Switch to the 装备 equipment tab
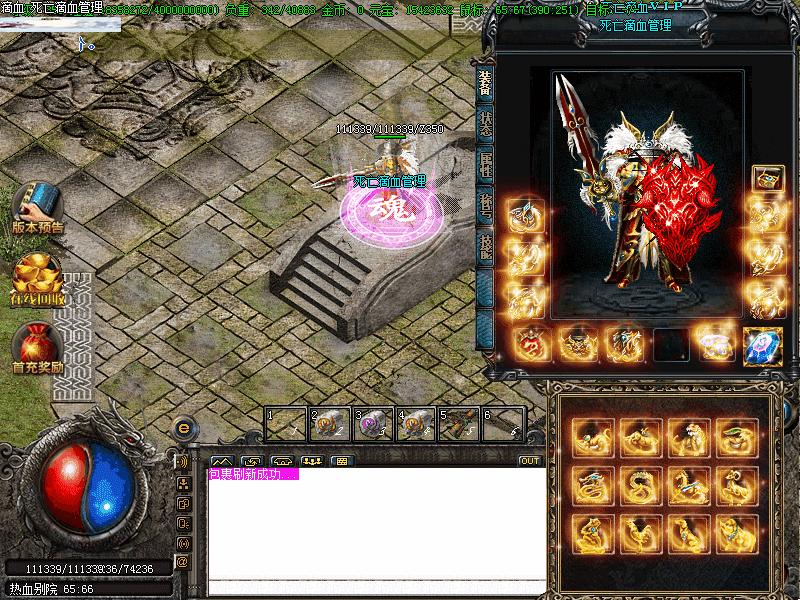The height and width of the screenshot is (600, 800). coord(485,84)
